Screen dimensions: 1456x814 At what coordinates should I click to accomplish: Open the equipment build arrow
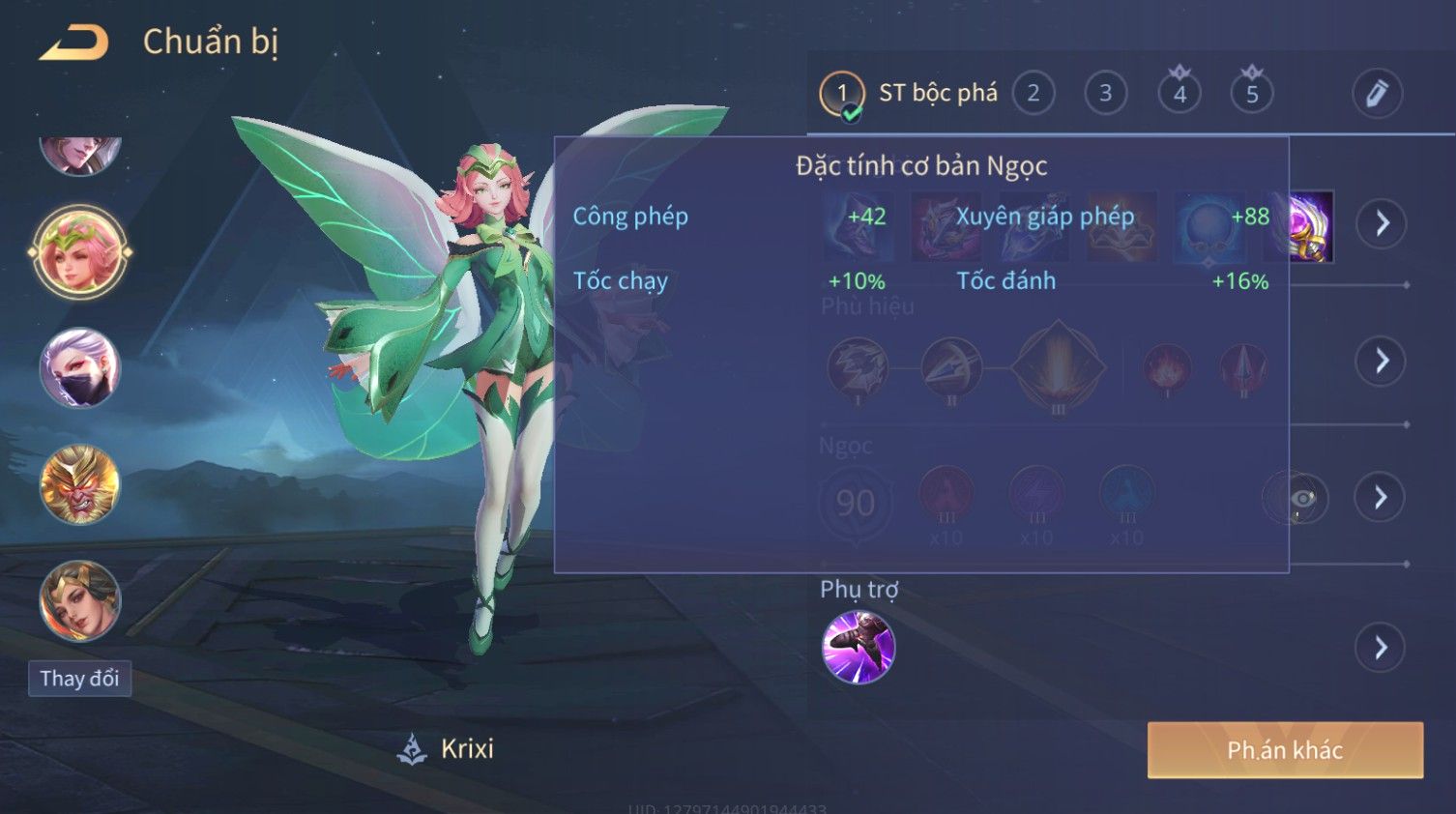[x=1382, y=223]
